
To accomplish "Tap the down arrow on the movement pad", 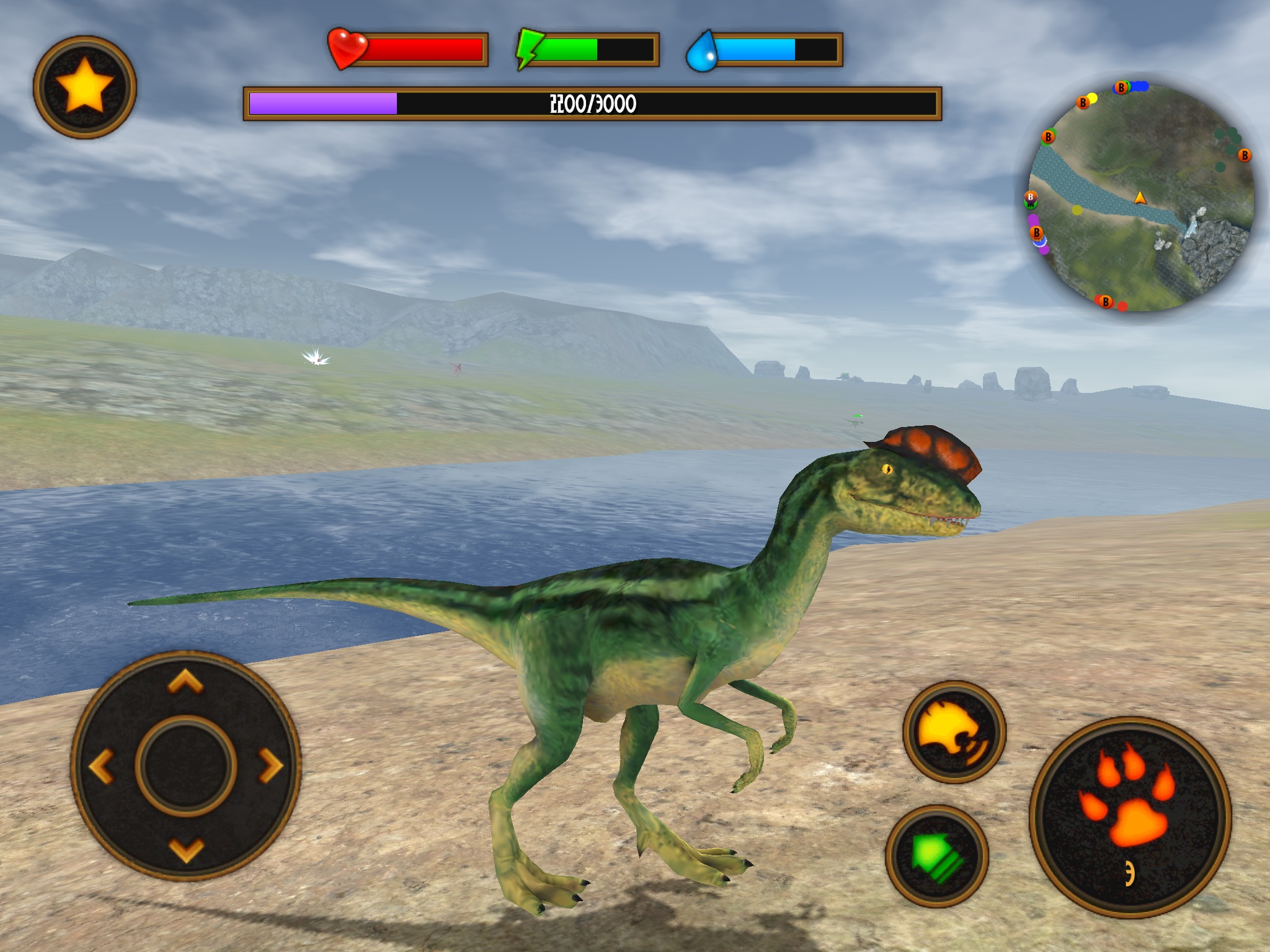I will (186, 850).
